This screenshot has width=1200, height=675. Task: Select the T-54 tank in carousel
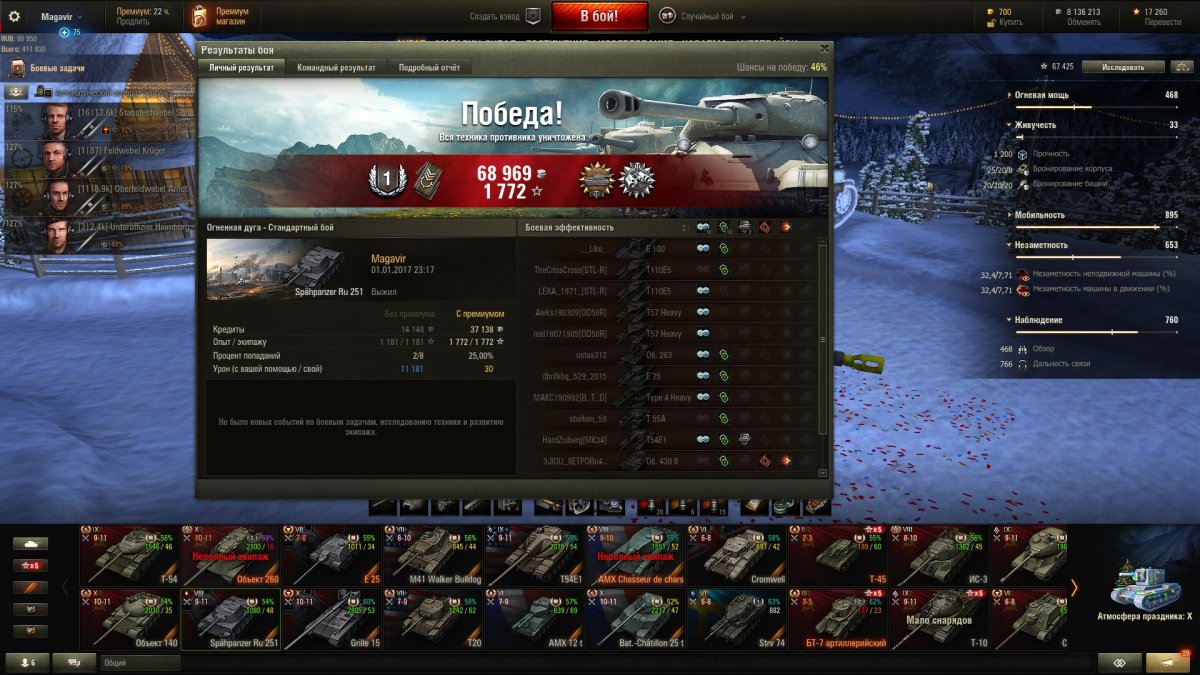pos(129,554)
